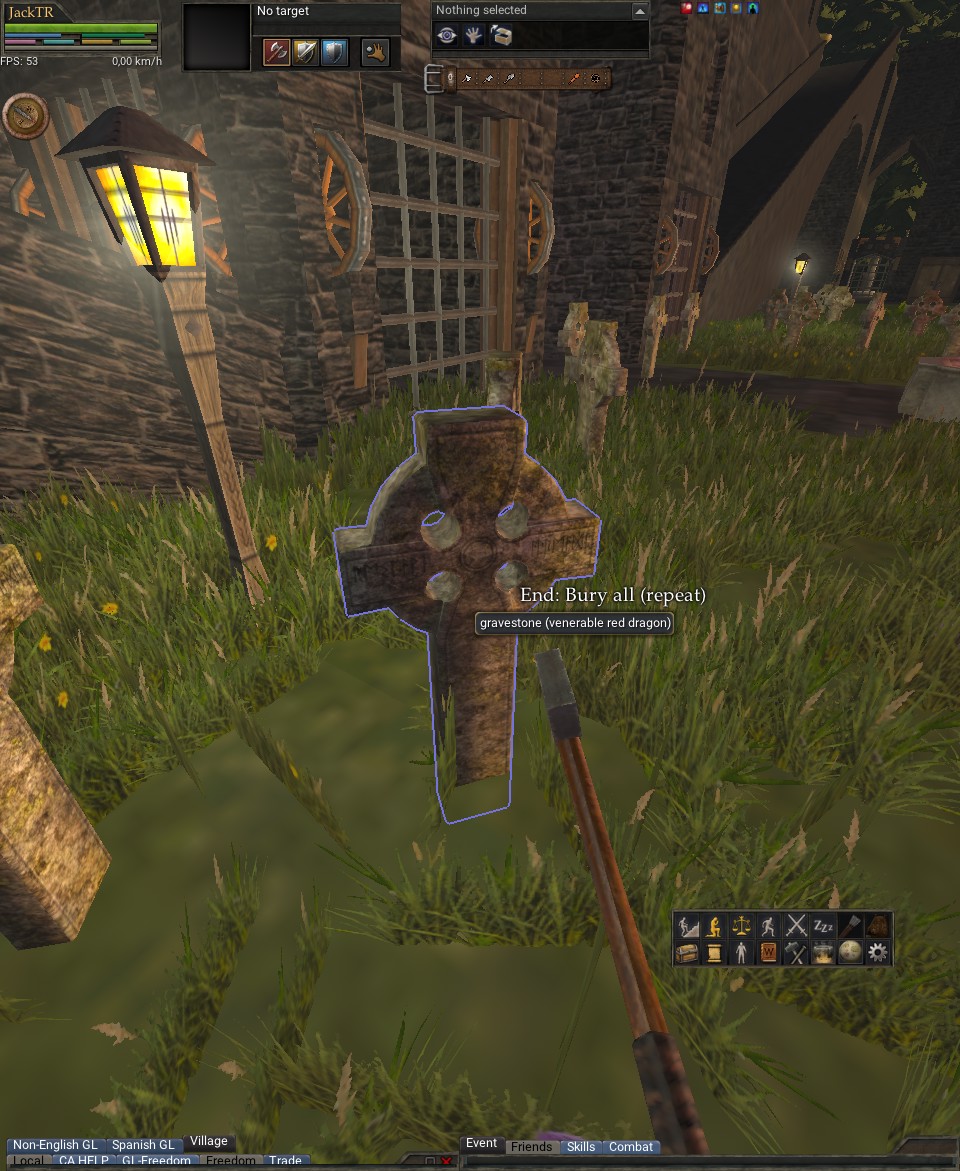Open settings with the gear icon
Screen dimensions: 960x1171
coord(878,953)
